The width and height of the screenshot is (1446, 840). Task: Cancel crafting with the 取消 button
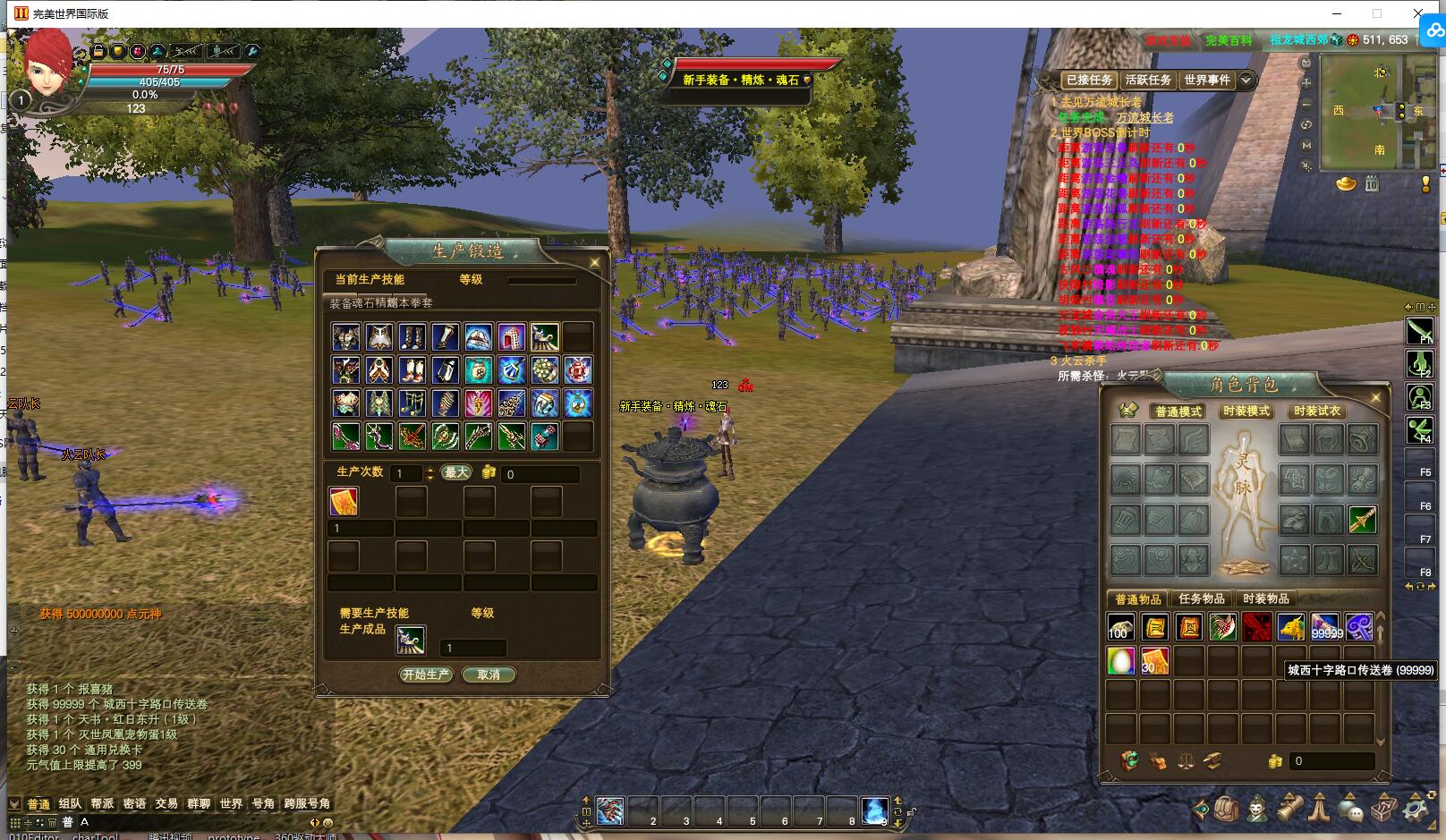(489, 675)
